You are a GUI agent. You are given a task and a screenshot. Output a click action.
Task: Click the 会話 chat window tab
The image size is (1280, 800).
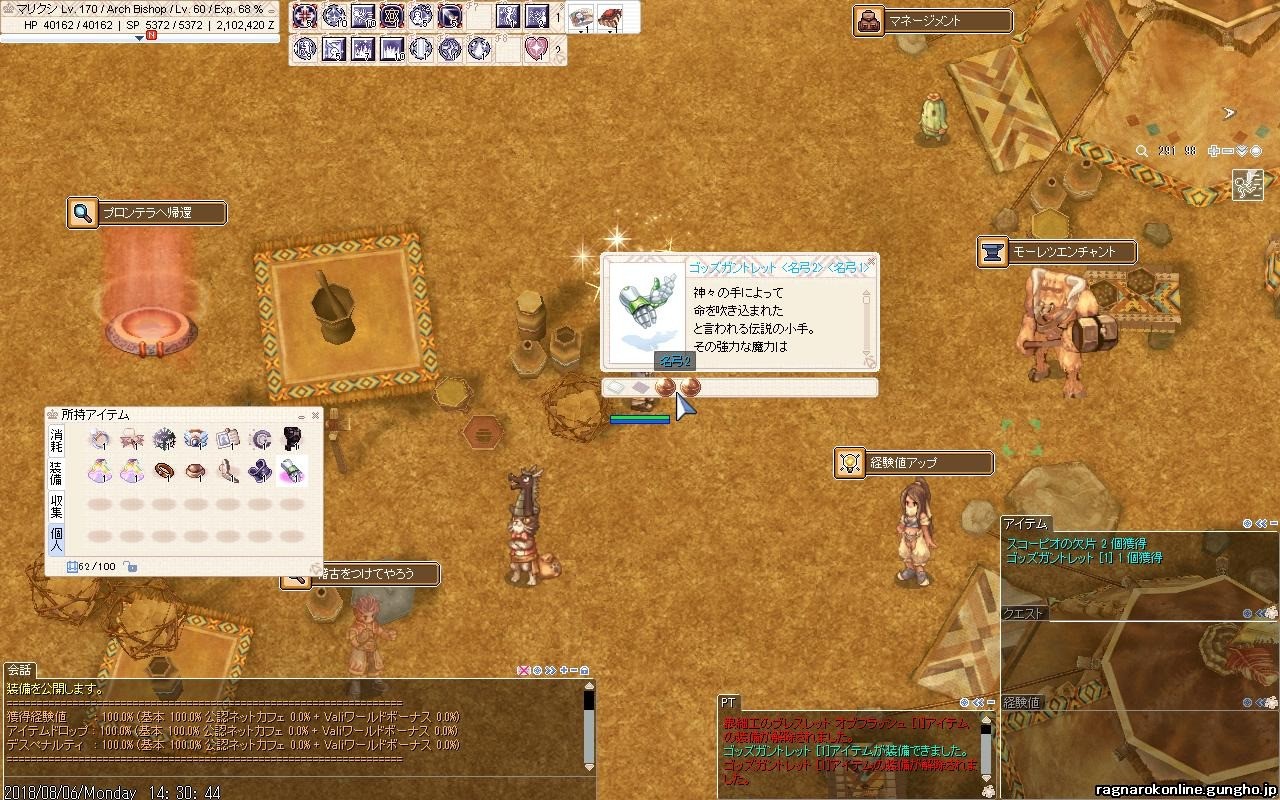point(20,670)
